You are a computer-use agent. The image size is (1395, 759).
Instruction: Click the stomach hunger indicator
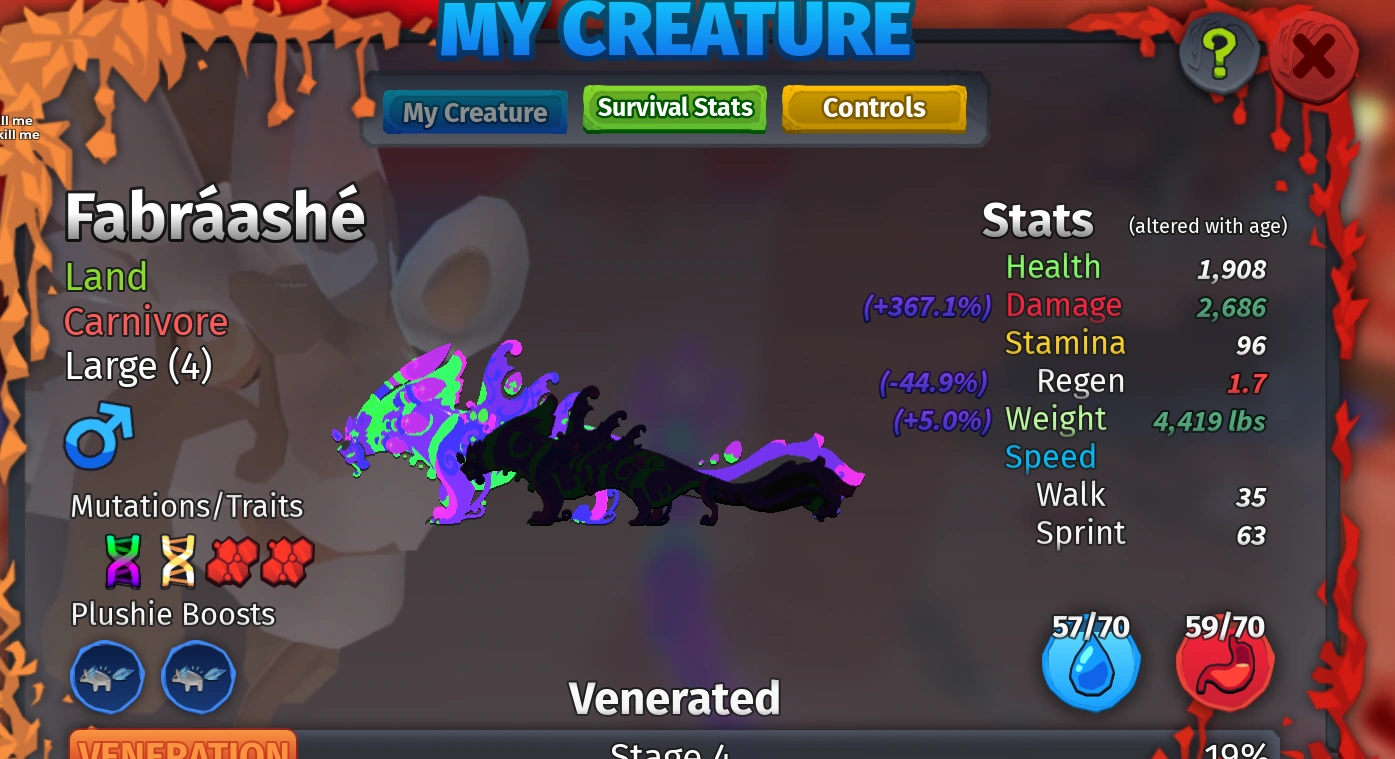[1224, 665]
